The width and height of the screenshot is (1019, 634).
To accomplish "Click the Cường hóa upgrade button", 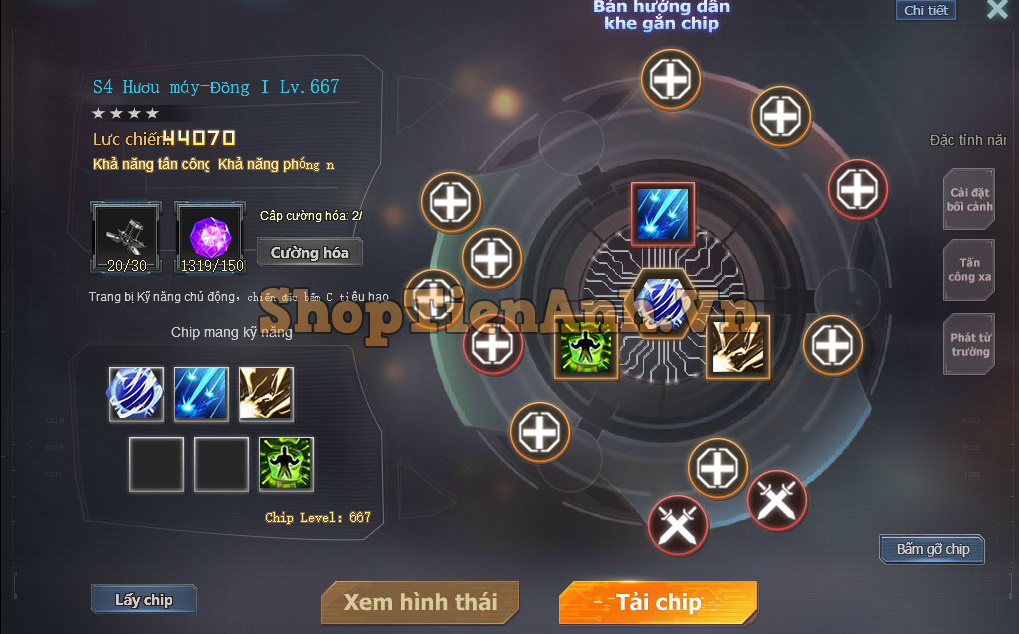I will click(x=309, y=253).
